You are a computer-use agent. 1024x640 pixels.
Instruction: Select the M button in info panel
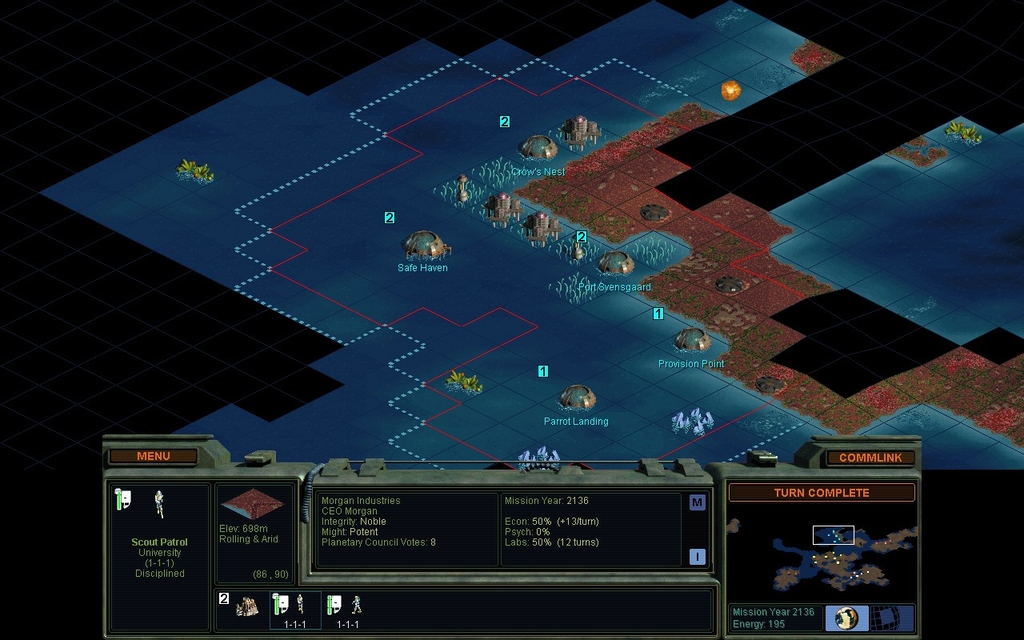pos(697,503)
